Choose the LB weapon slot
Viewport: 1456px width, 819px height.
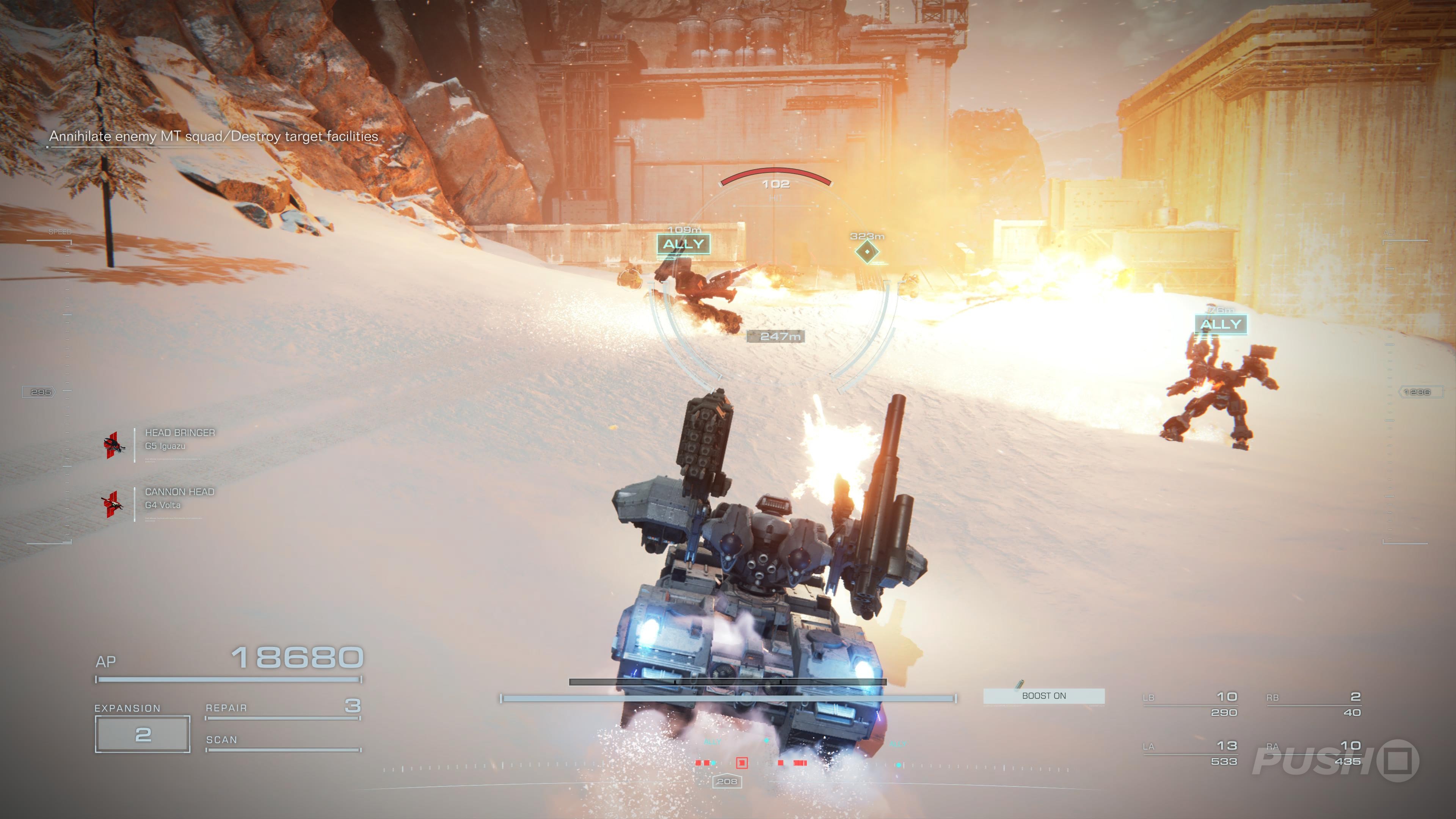pyautogui.click(x=1190, y=704)
